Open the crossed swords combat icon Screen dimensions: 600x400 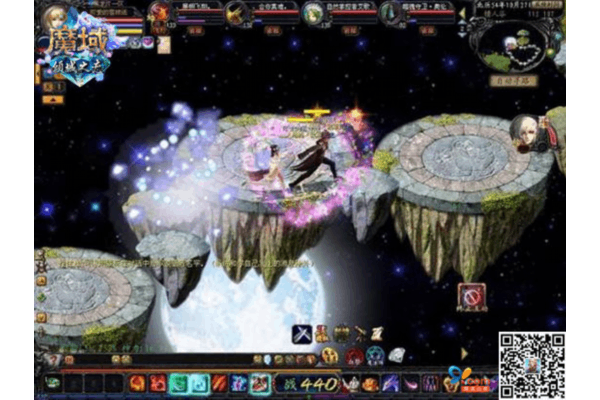pos(301,334)
